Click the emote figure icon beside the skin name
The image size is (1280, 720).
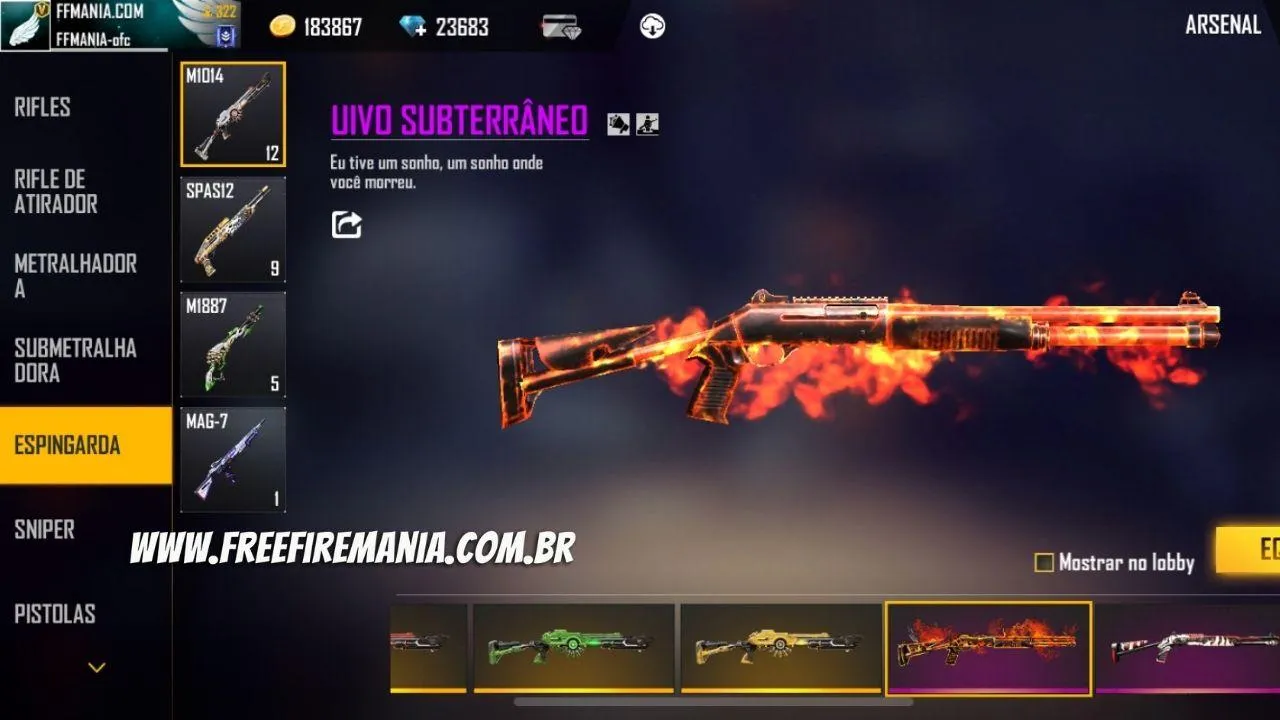(x=646, y=125)
